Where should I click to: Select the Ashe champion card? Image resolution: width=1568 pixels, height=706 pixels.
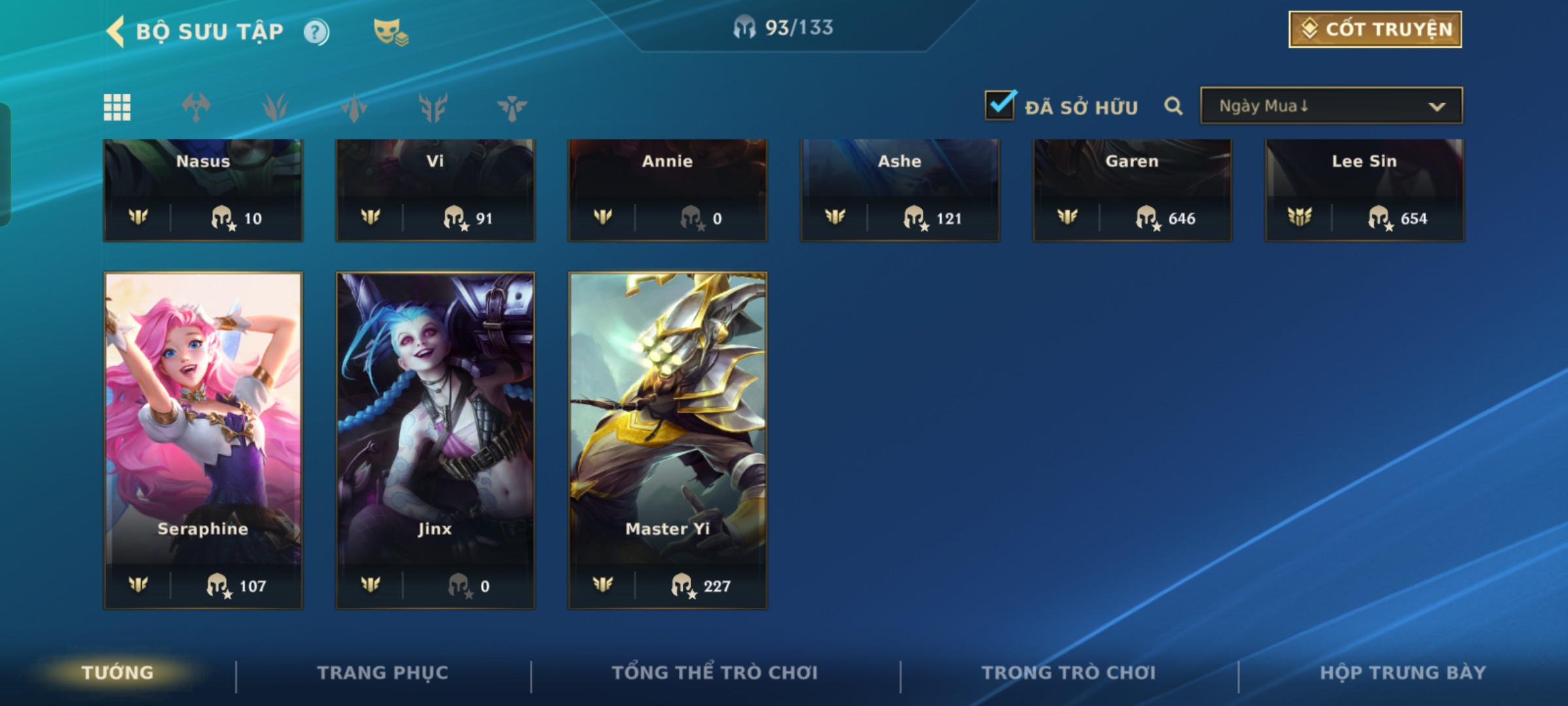point(900,190)
